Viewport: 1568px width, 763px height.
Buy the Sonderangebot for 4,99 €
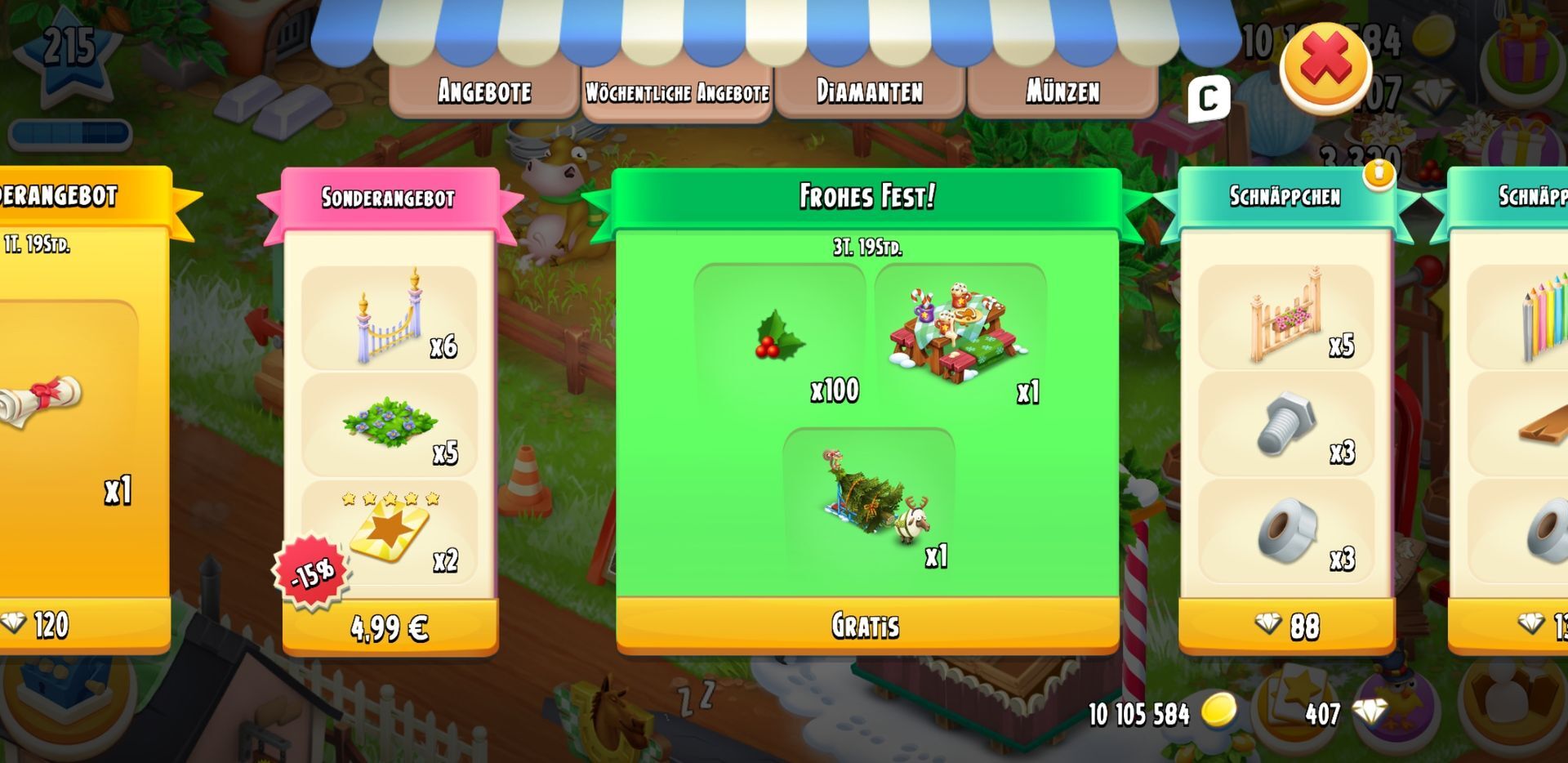click(390, 627)
